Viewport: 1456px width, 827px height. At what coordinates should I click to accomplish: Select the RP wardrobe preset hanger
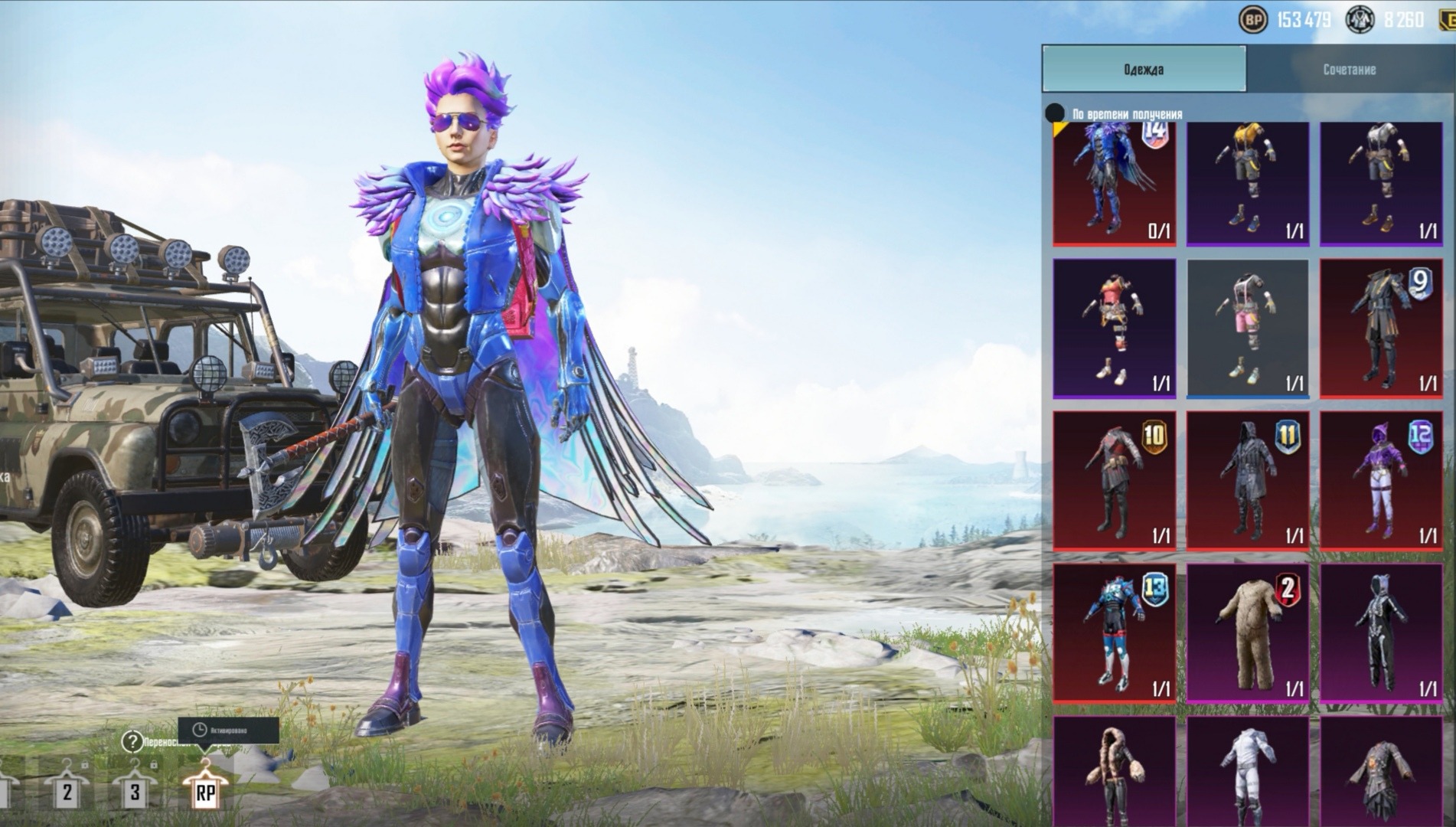point(205,789)
